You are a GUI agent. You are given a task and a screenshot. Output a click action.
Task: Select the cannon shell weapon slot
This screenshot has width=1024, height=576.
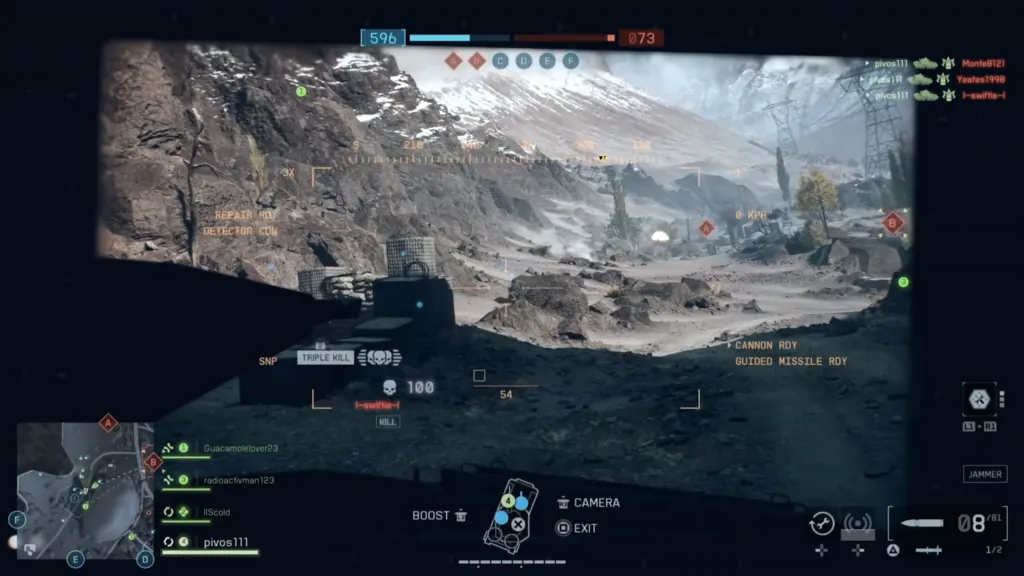921,523
